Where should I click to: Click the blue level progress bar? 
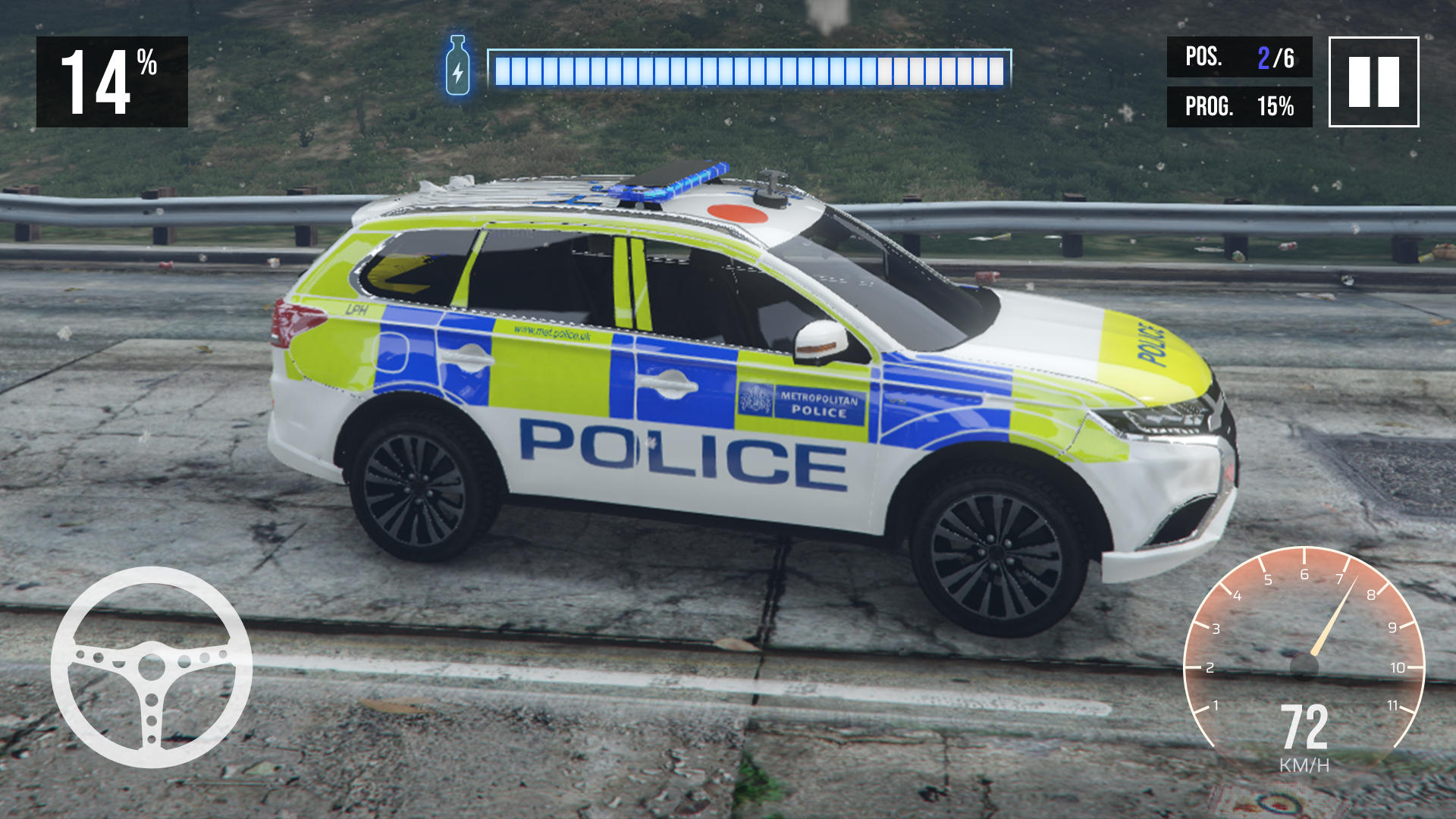[x=751, y=68]
